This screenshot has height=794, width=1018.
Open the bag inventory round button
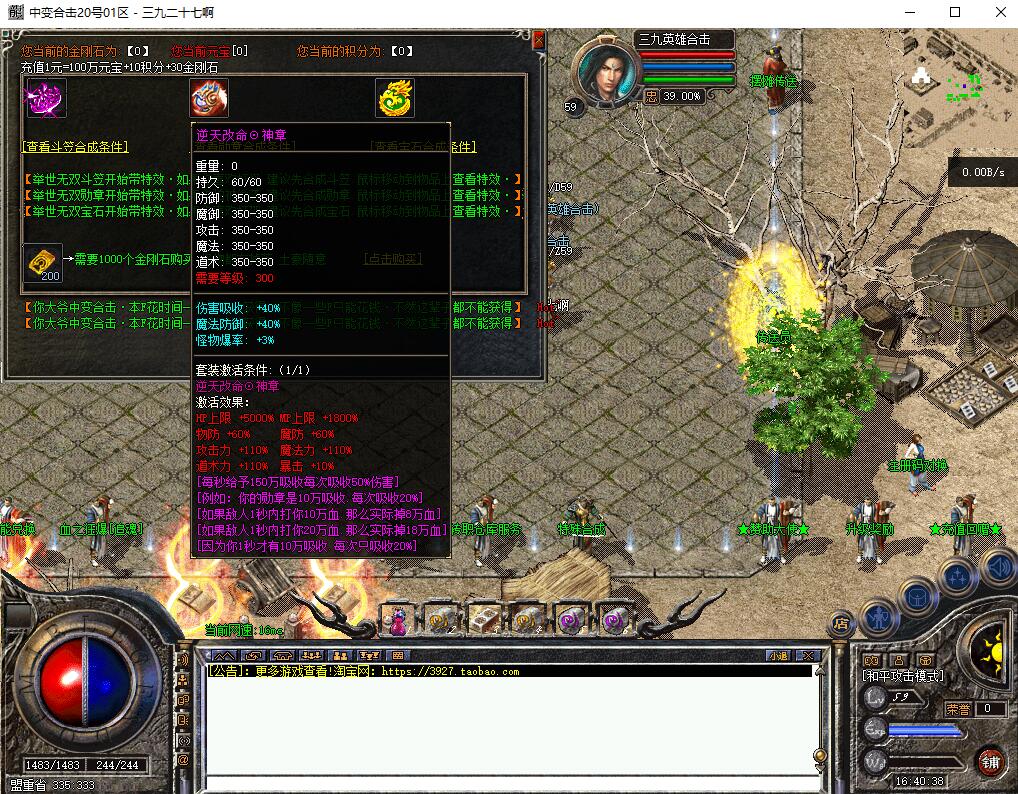click(917, 597)
